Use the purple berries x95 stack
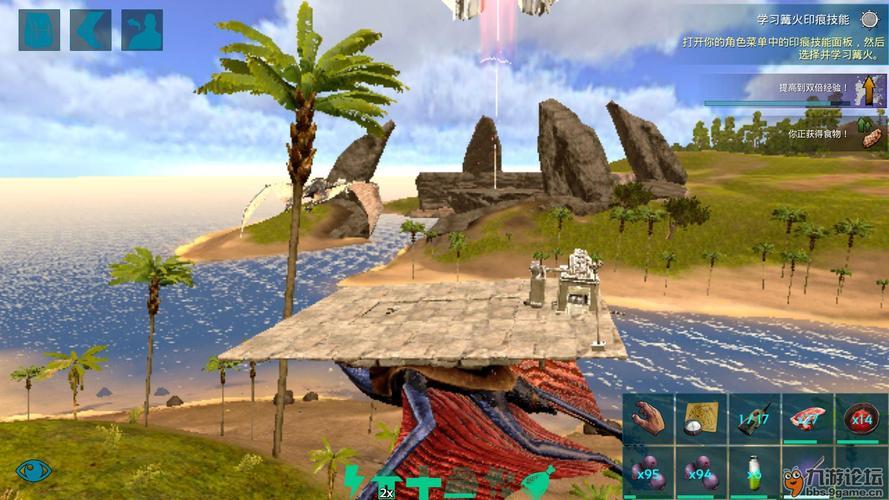This screenshot has height=500, width=889. 648,472
